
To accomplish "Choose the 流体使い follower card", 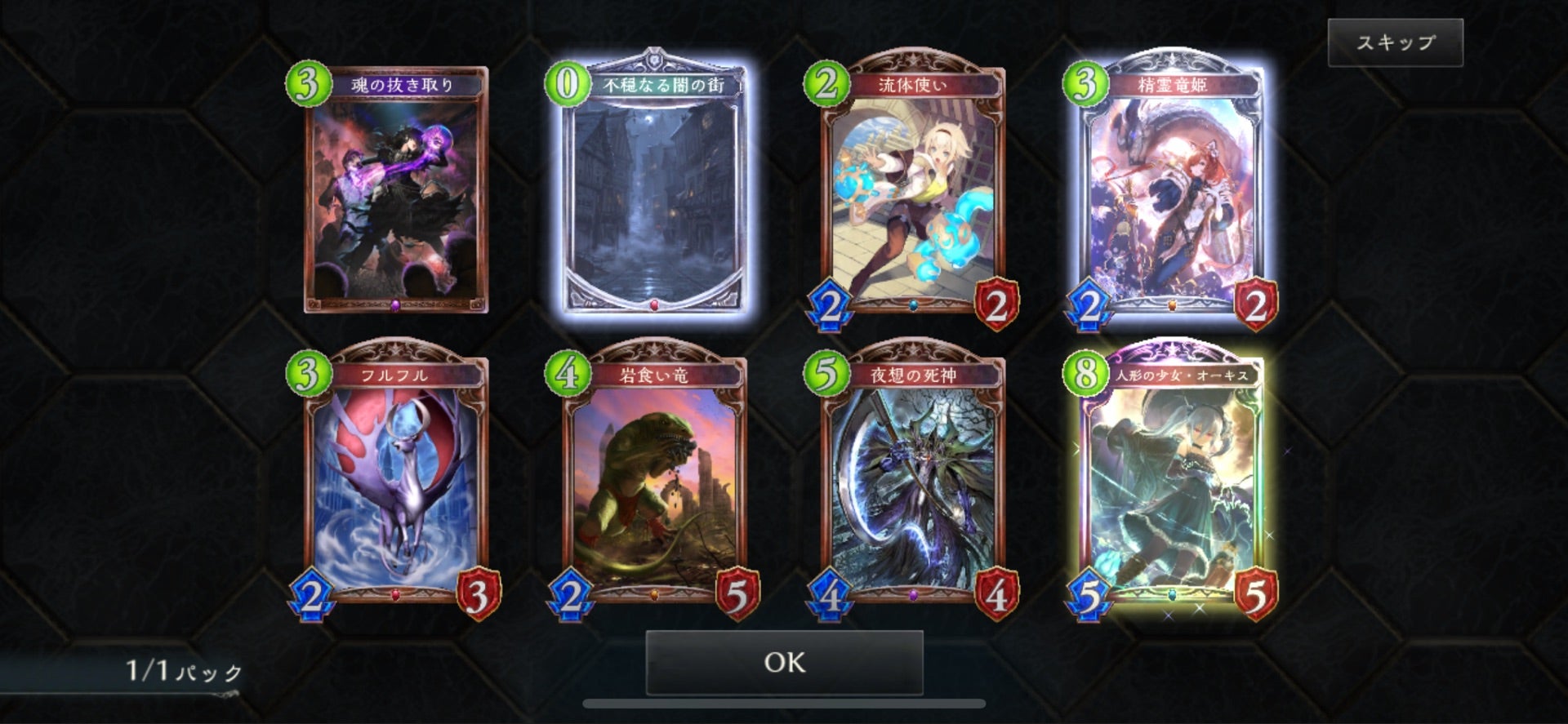I will (x=913, y=192).
